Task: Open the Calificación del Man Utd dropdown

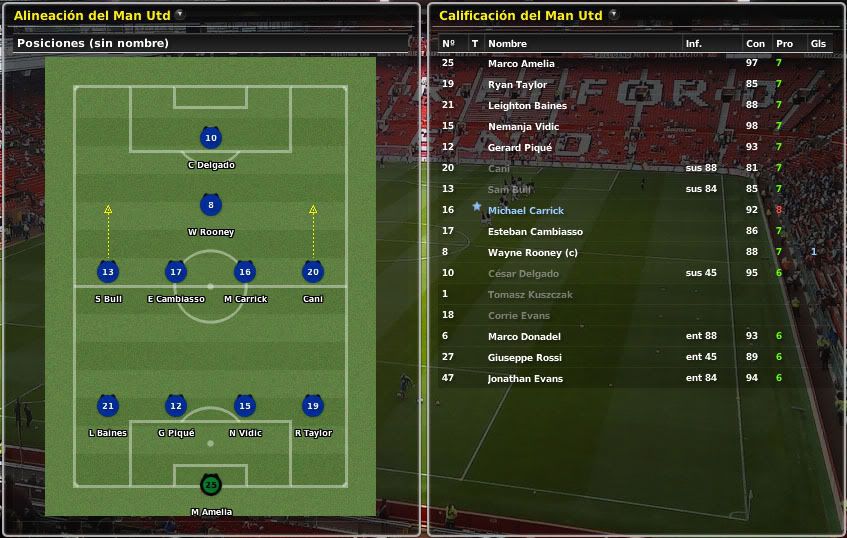Action: click(613, 15)
